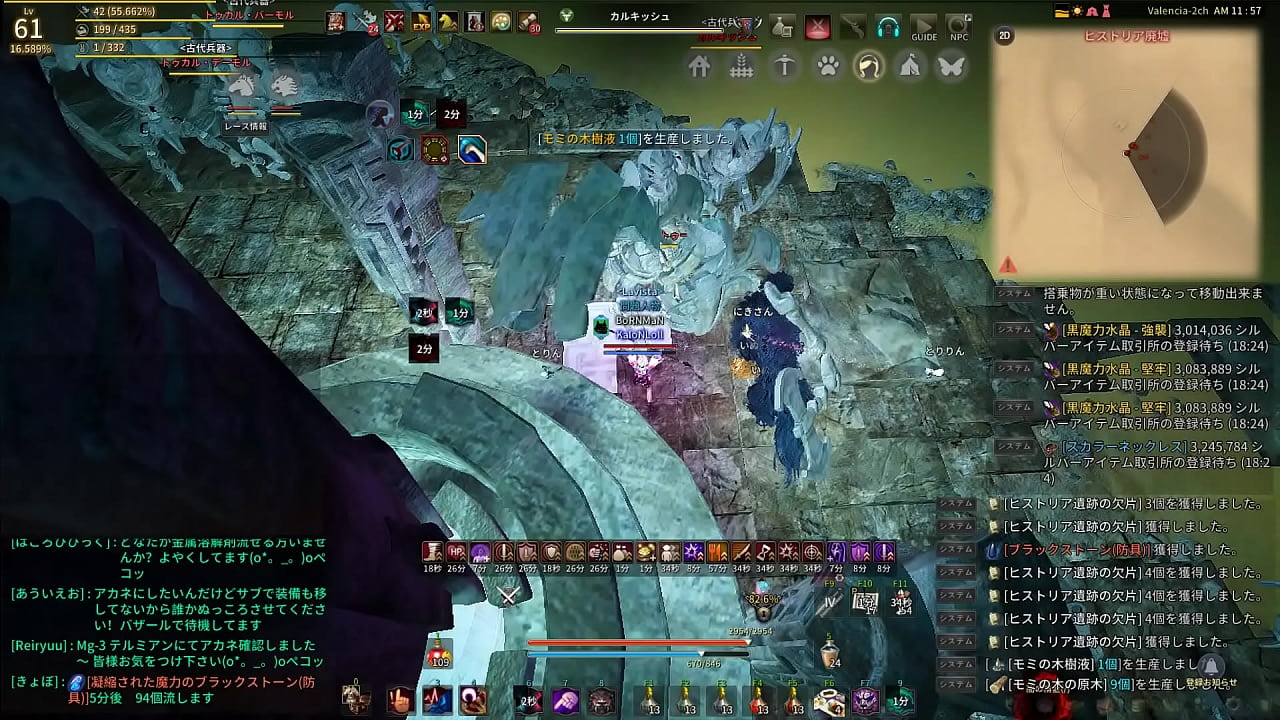Click the red crossed-swords battle icon

coord(818,27)
